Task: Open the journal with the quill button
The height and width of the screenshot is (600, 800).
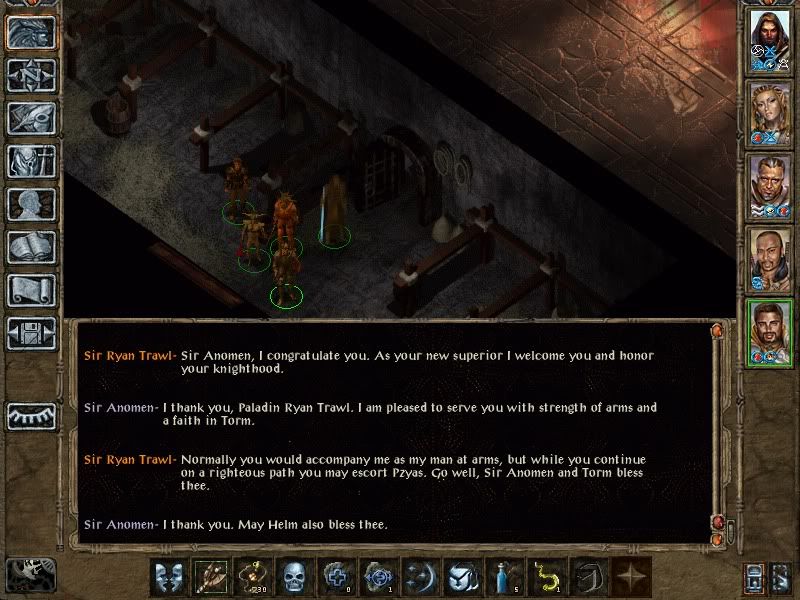Action: point(31,118)
